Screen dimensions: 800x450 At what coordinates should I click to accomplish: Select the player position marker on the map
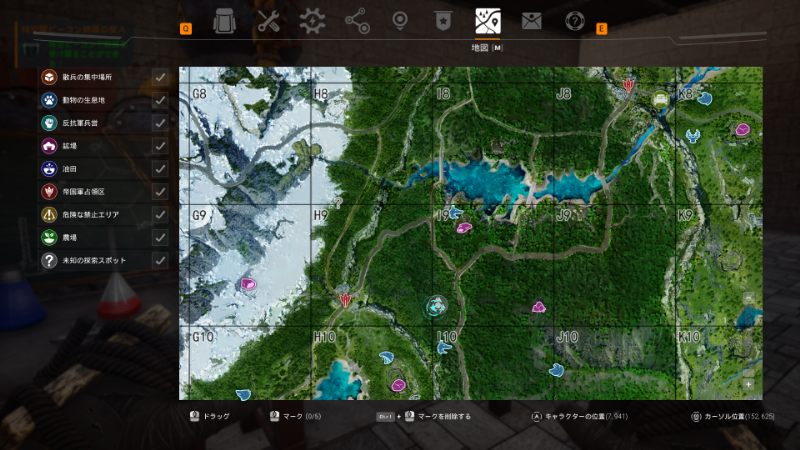435,306
